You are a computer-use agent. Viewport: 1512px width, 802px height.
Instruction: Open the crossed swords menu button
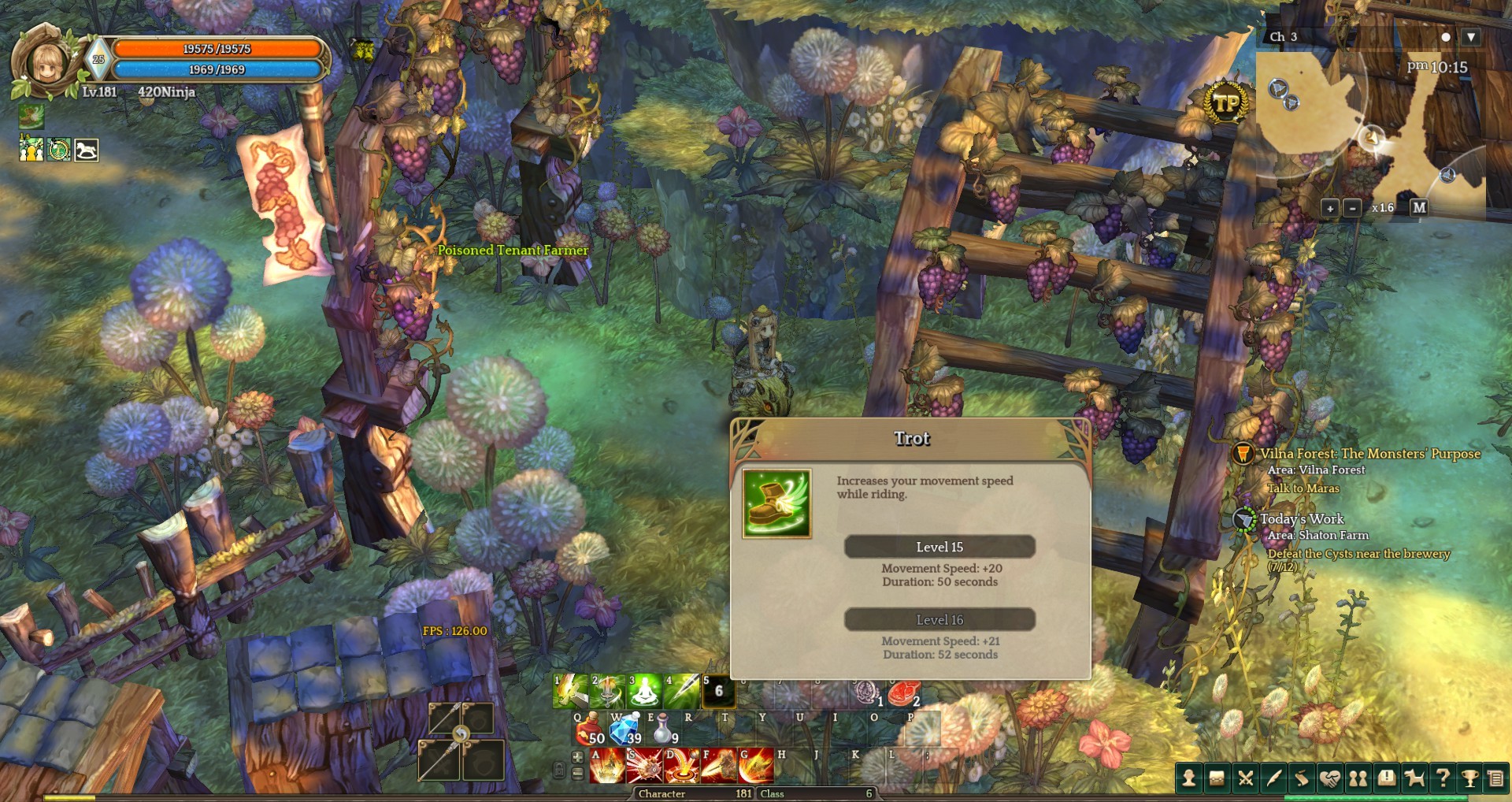coord(1245,778)
